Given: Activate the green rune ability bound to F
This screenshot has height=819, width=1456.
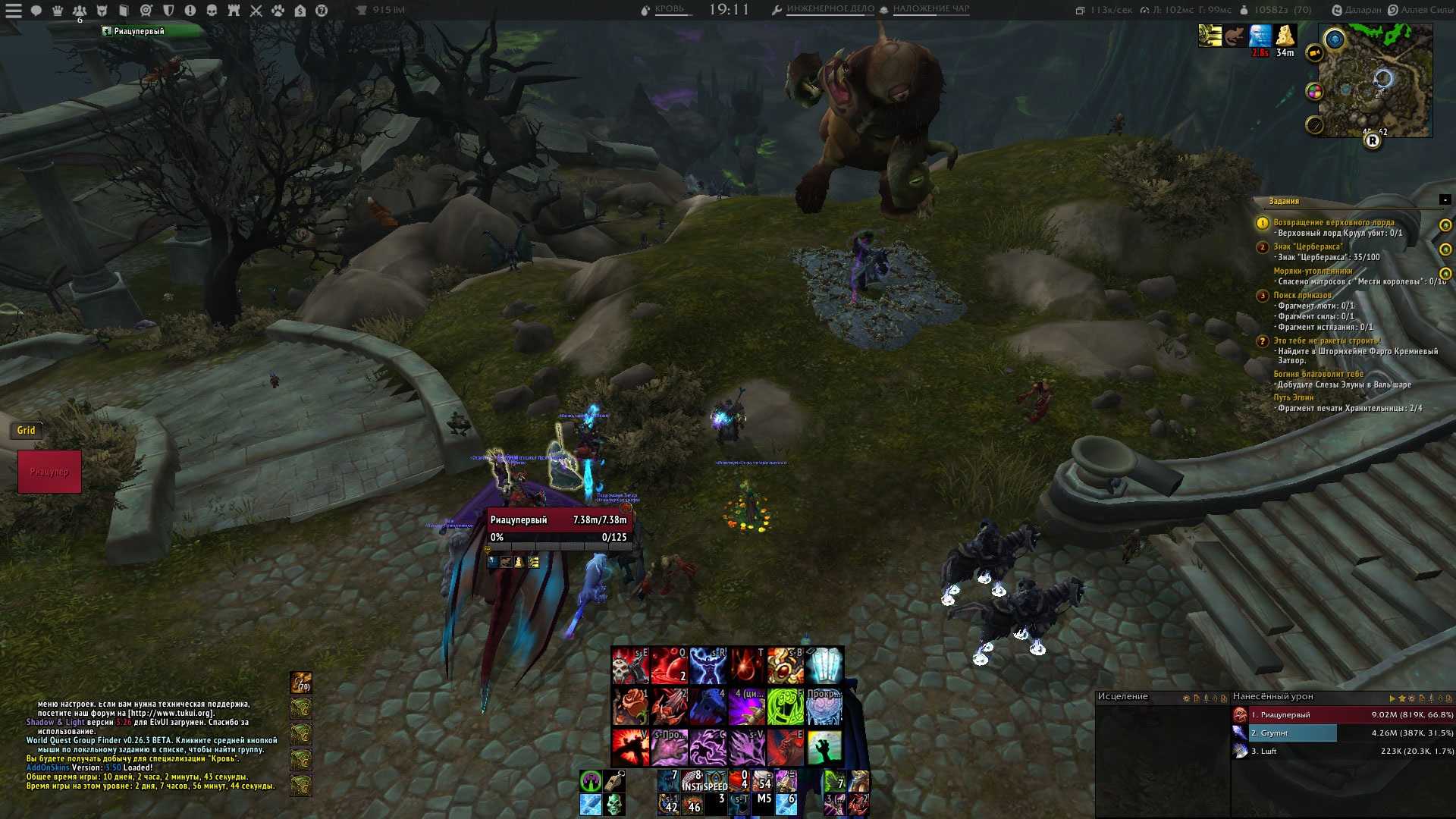Looking at the screenshot, I should click(785, 706).
